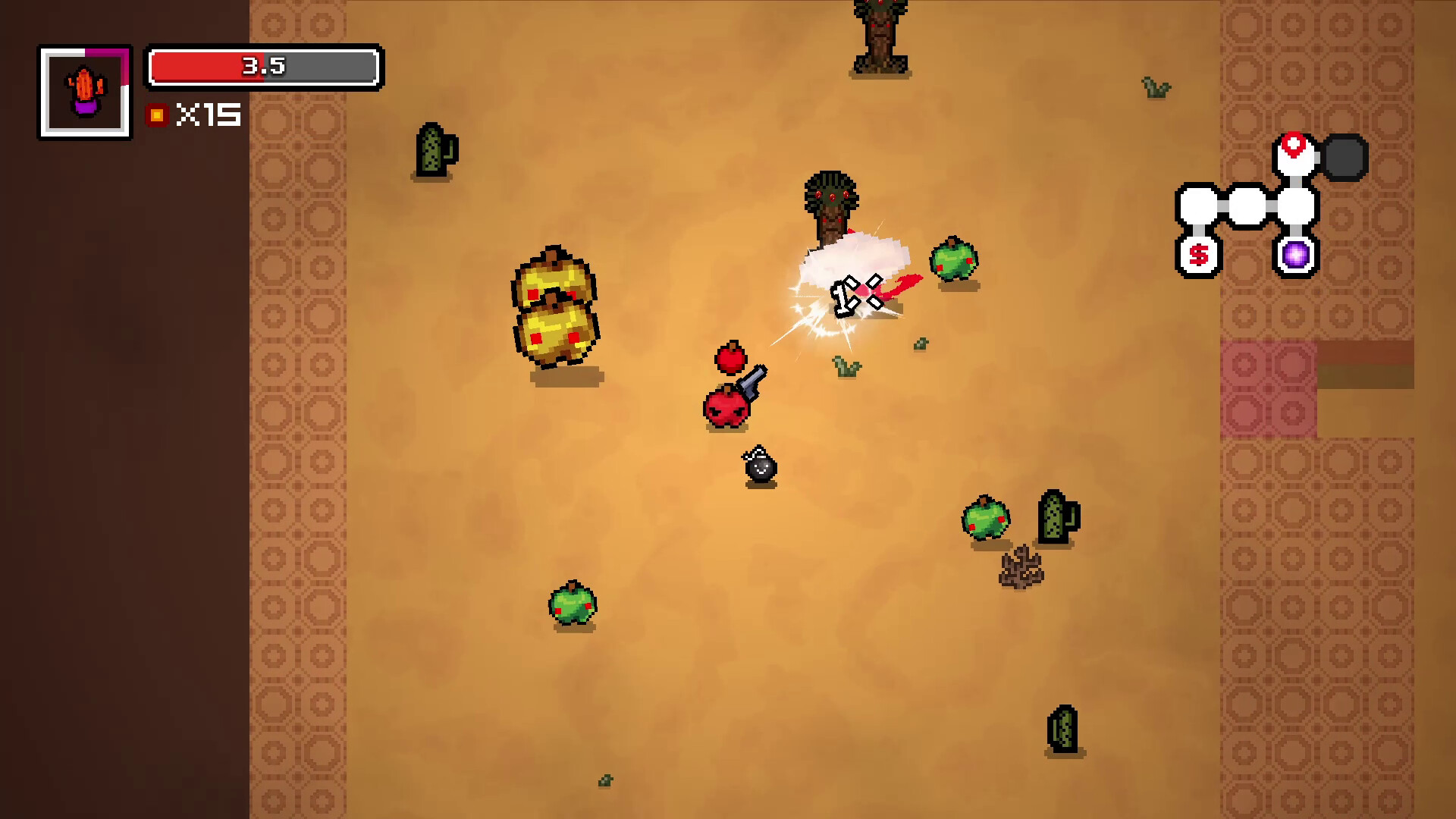Screen dimensions: 1456x819
Task: Click the unexplored dark room on the minimap
Action: pyautogui.click(x=1344, y=157)
